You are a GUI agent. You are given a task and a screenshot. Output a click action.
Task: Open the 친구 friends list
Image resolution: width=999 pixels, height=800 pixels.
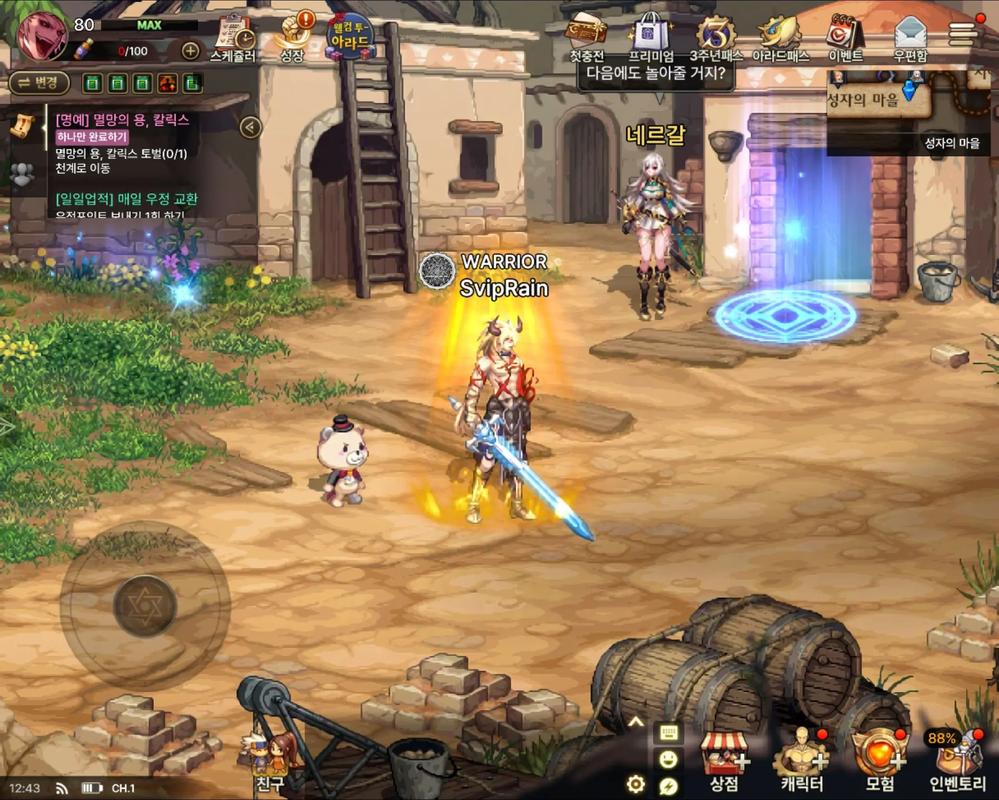point(269,762)
